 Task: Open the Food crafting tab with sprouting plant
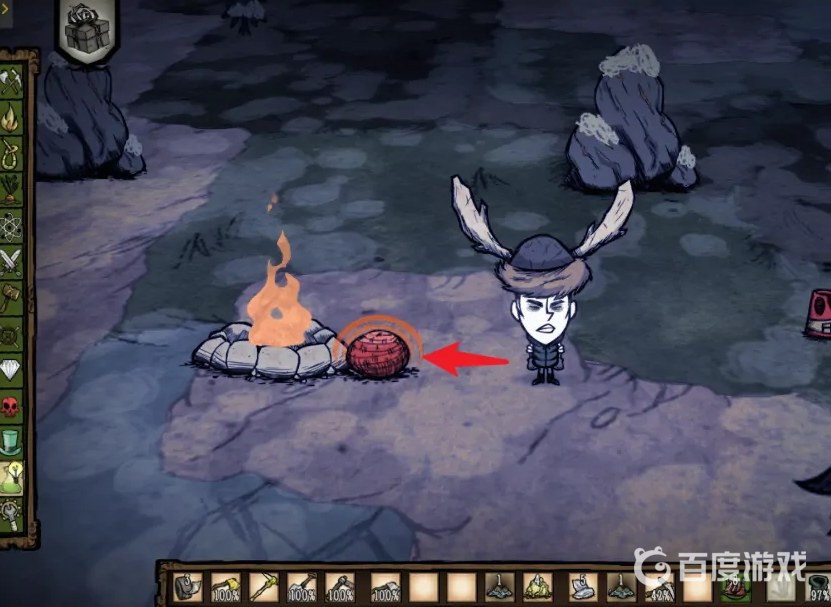pyautogui.click(x=12, y=190)
